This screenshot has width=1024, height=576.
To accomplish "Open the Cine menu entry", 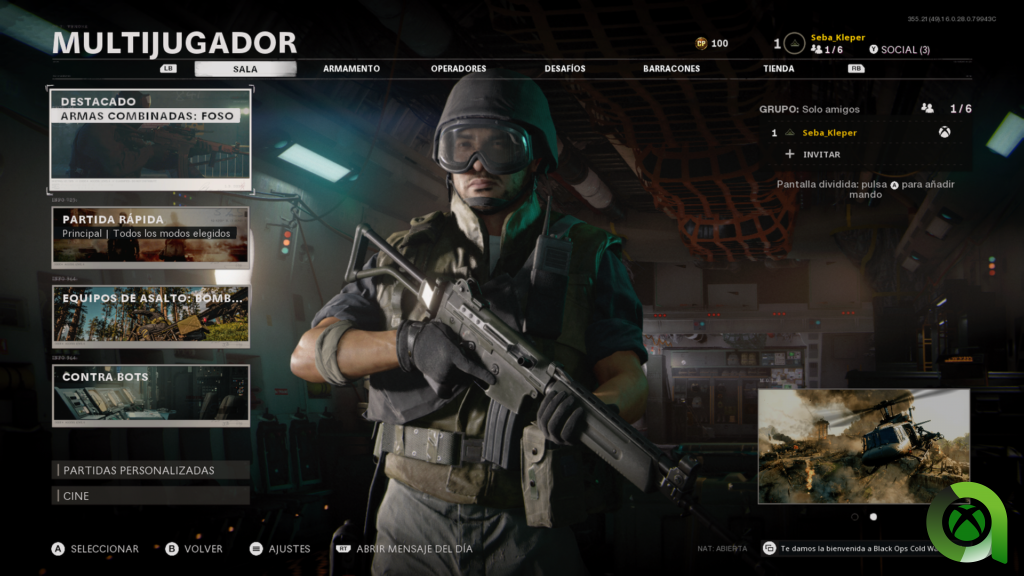I will pyautogui.click(x=150, y=496).
